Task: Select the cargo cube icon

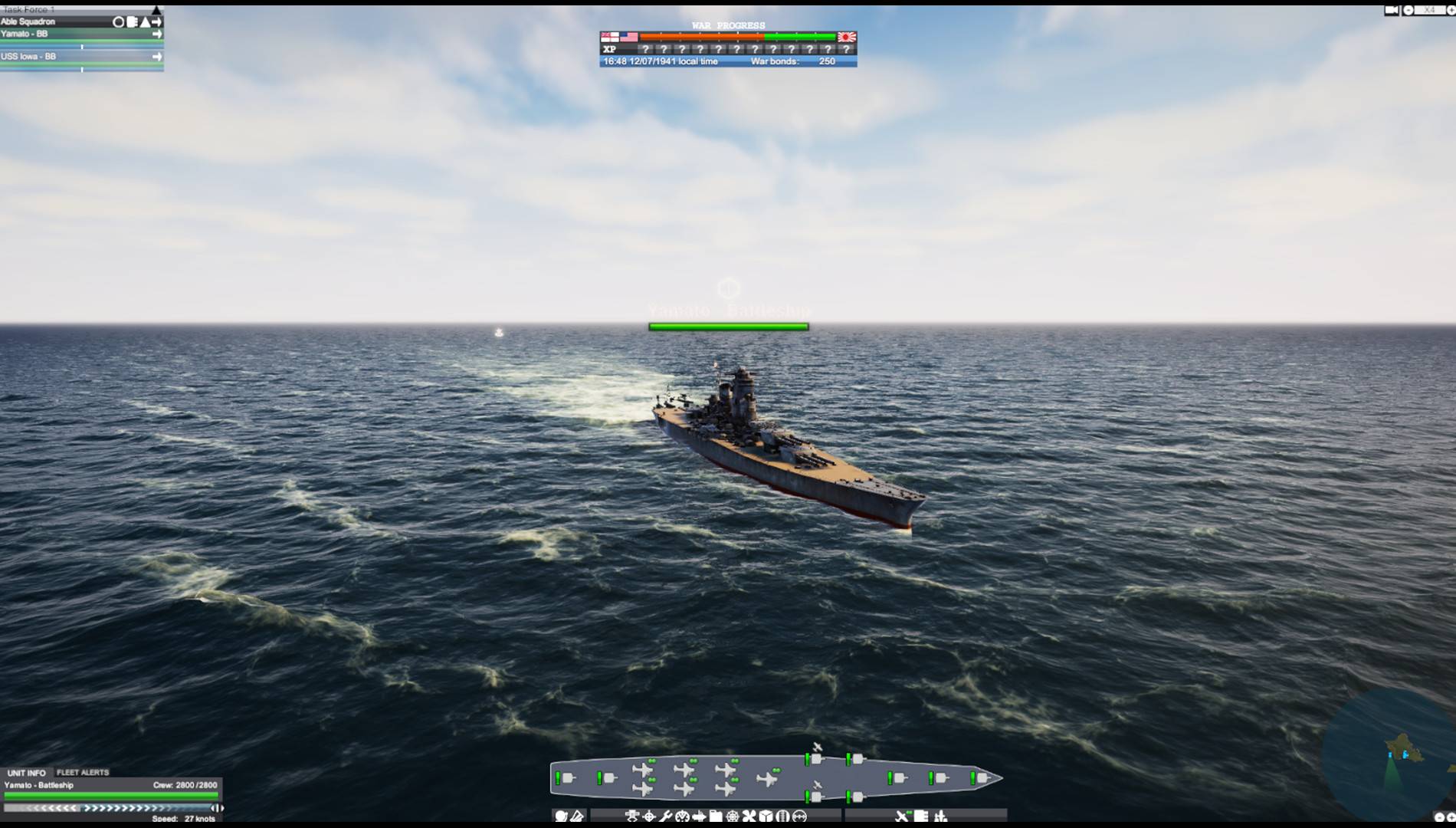Action: click(x=766, y=816)
